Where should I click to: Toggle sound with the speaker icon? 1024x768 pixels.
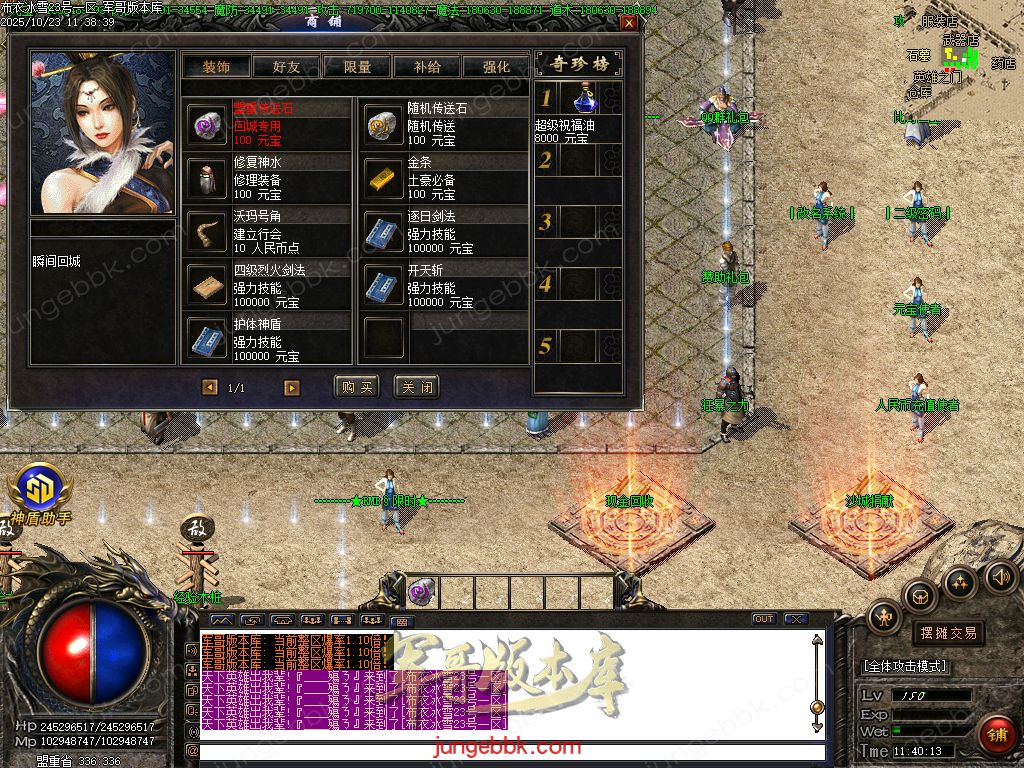pos(1000,576)
